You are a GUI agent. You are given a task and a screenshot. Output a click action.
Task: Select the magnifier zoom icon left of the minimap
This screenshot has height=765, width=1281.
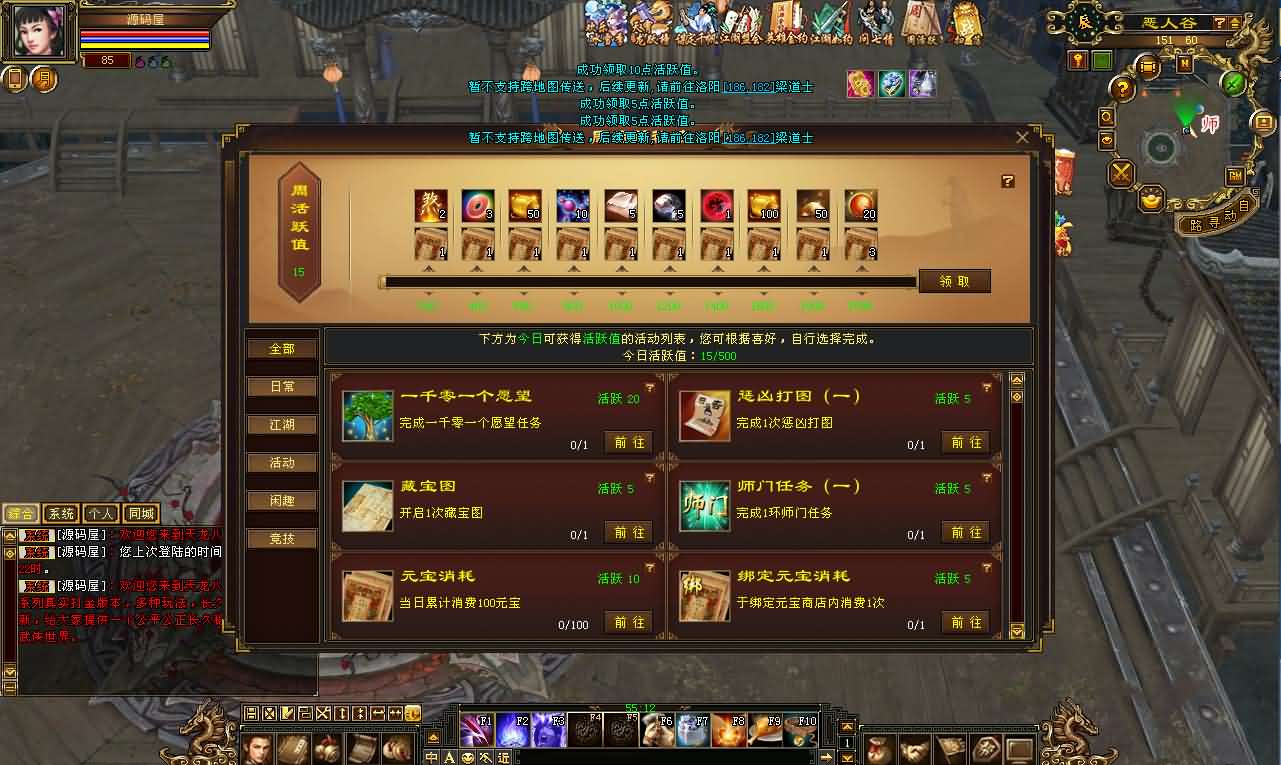point(1105,116)
